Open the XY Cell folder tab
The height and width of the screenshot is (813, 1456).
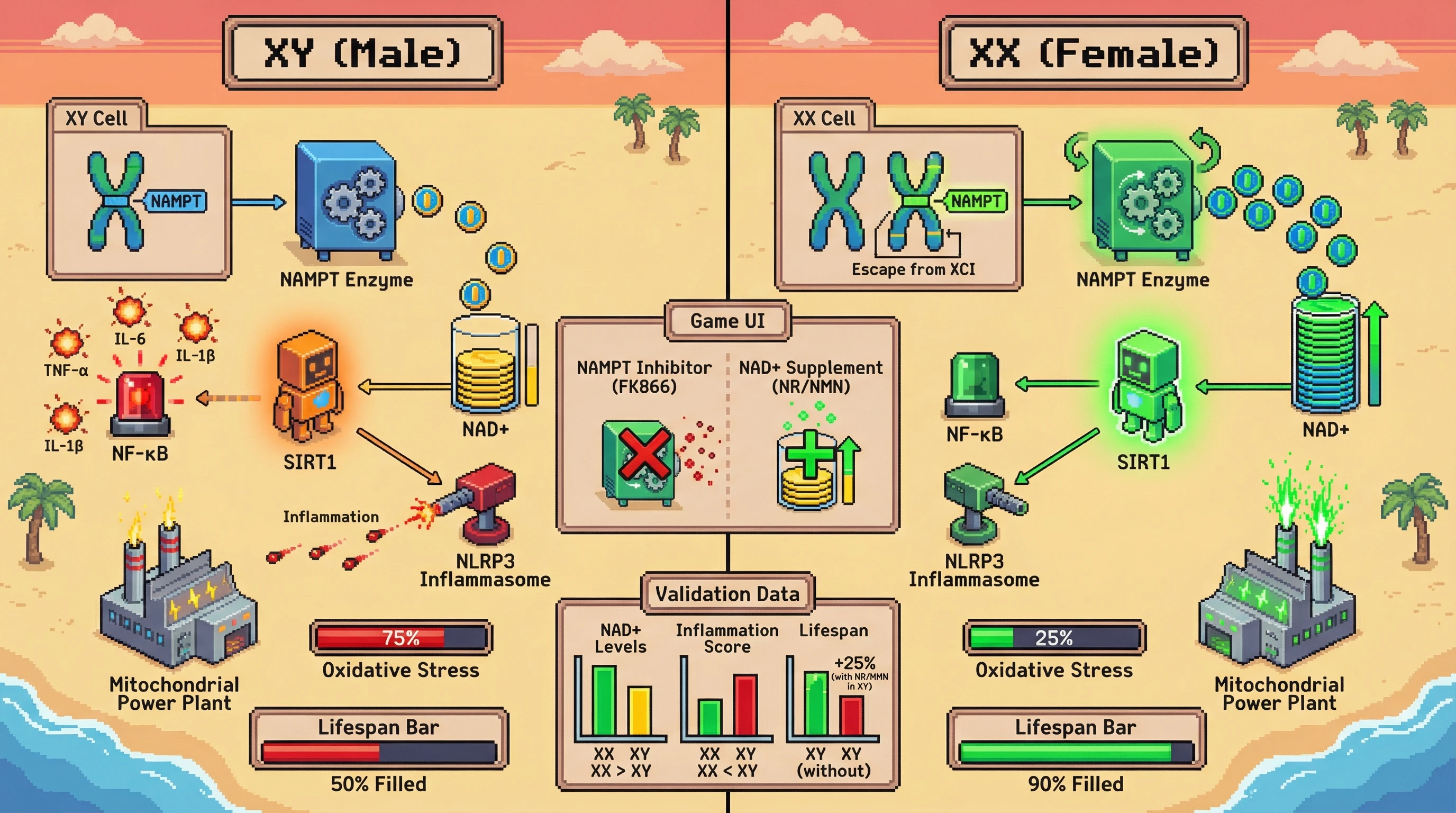tap(97, 118)
